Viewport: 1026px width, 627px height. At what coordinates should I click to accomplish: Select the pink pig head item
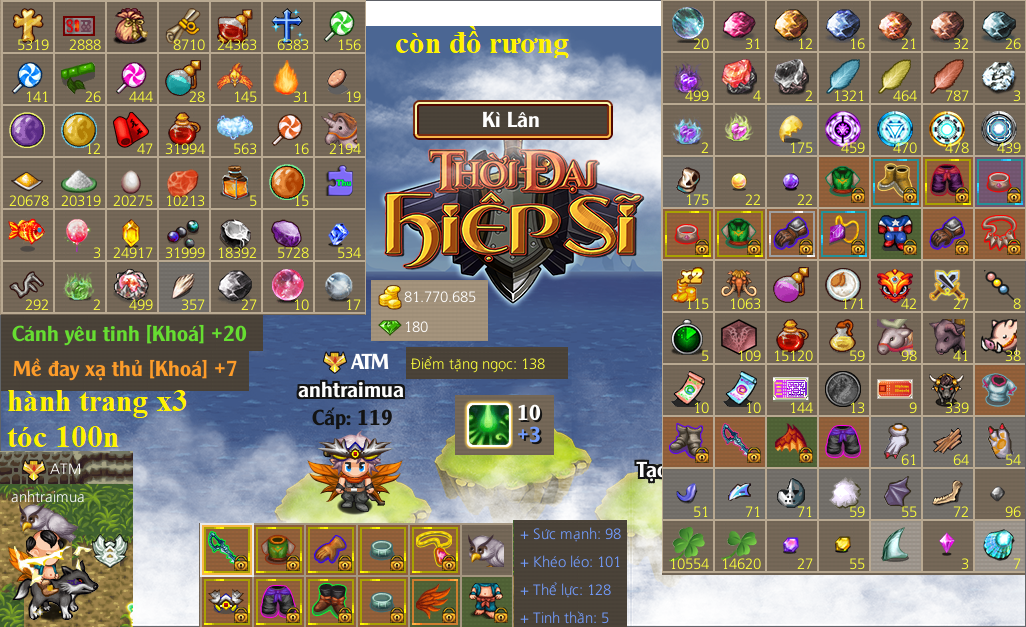click(1000, 338)
